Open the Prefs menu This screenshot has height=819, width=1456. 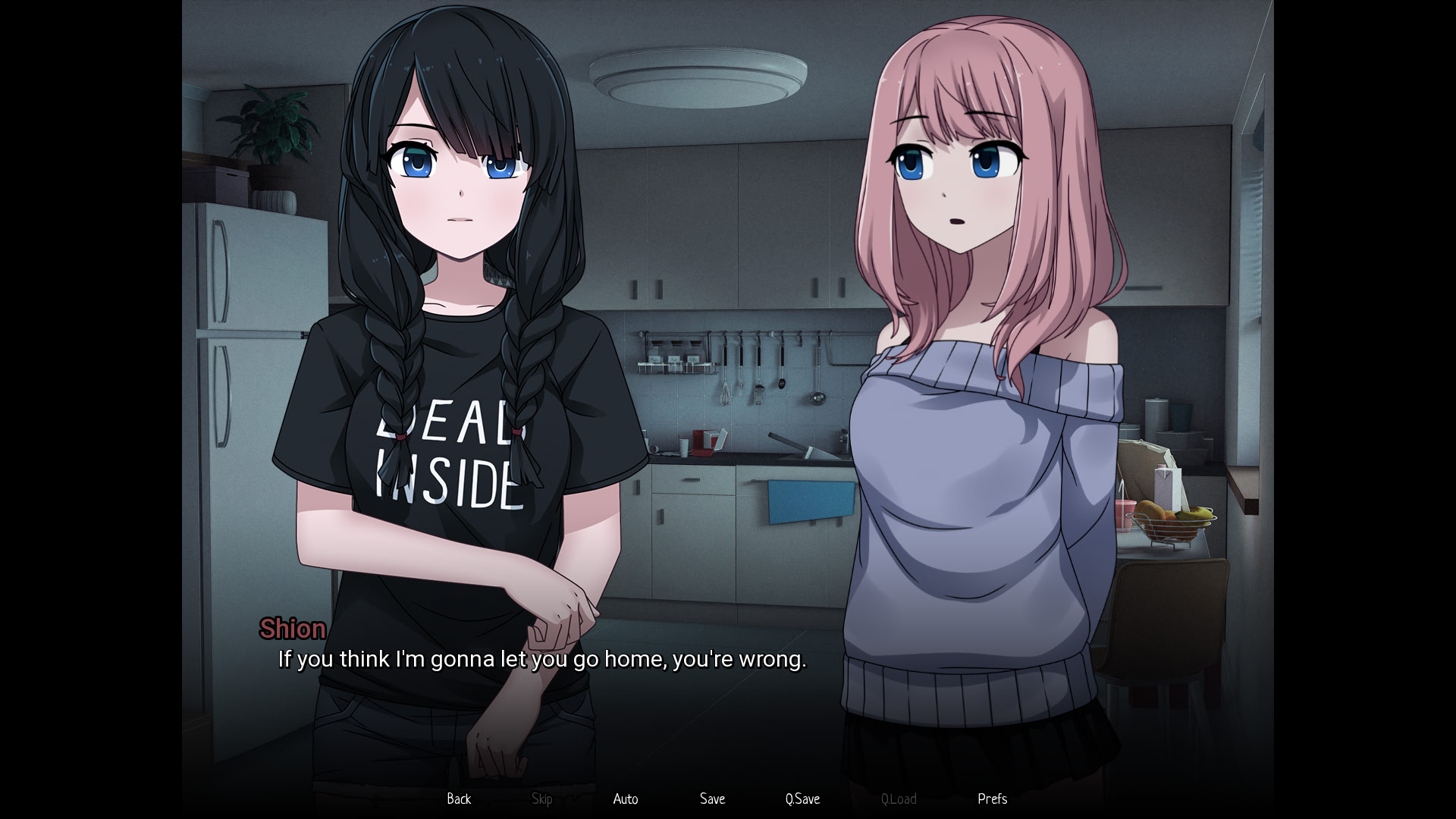(992, 799)
